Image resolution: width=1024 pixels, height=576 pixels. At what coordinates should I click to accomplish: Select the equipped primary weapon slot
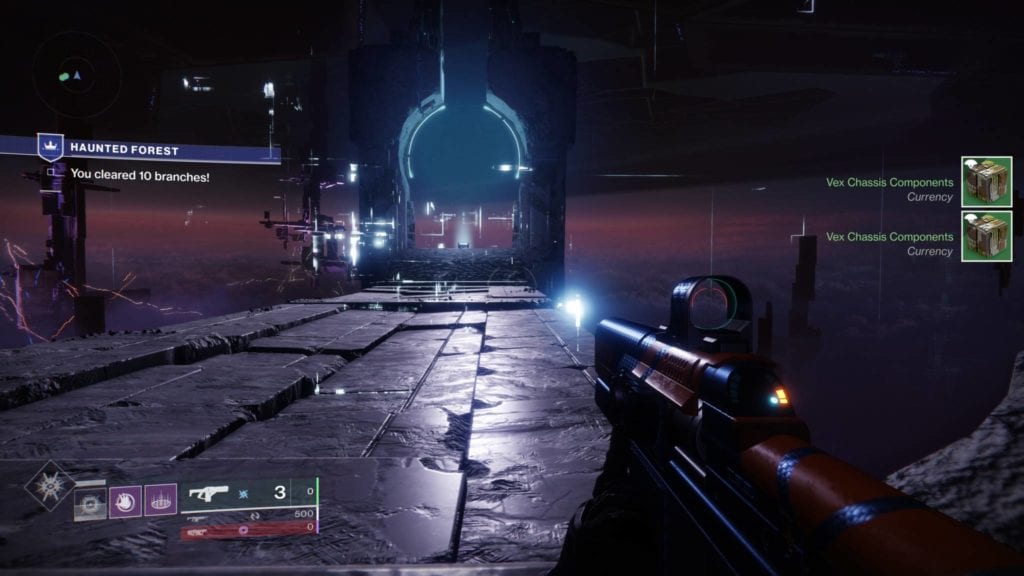250,492
